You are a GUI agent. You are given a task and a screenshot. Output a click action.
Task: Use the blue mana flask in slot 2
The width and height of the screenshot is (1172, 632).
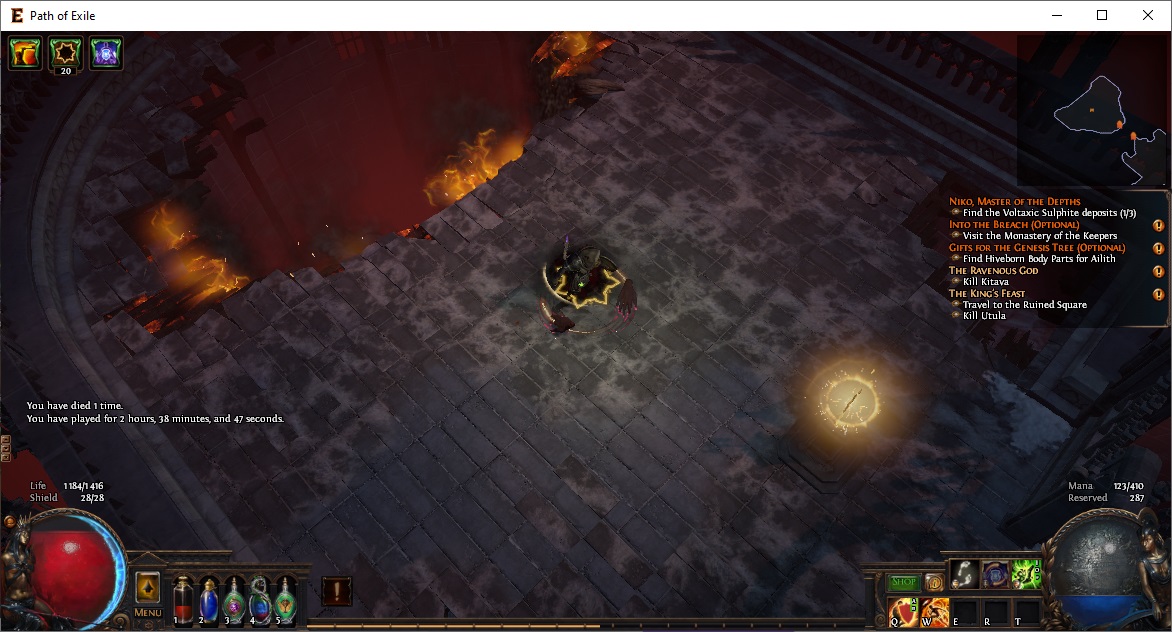(209, 599)
